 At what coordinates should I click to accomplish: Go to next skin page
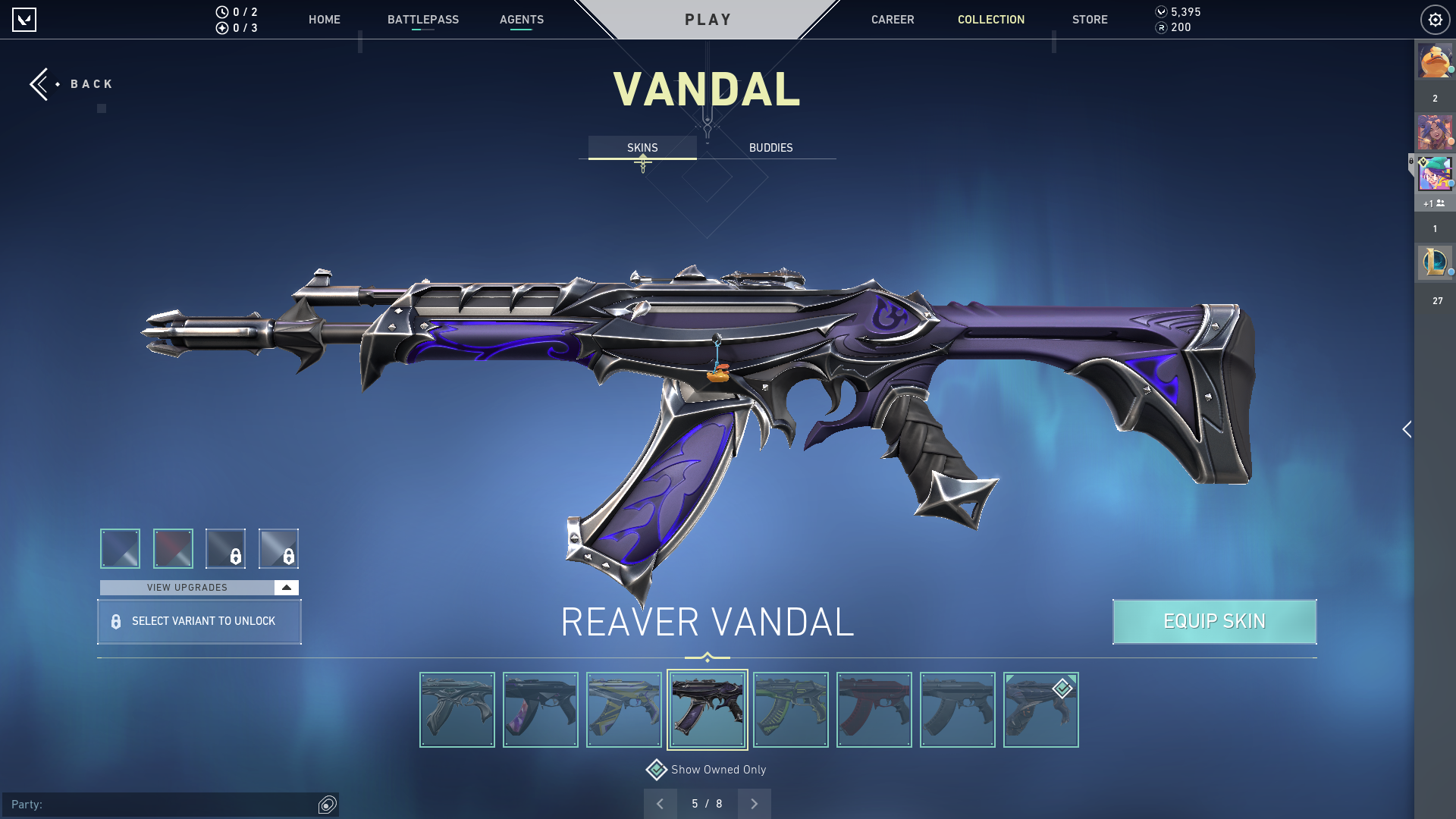(754, 804)
